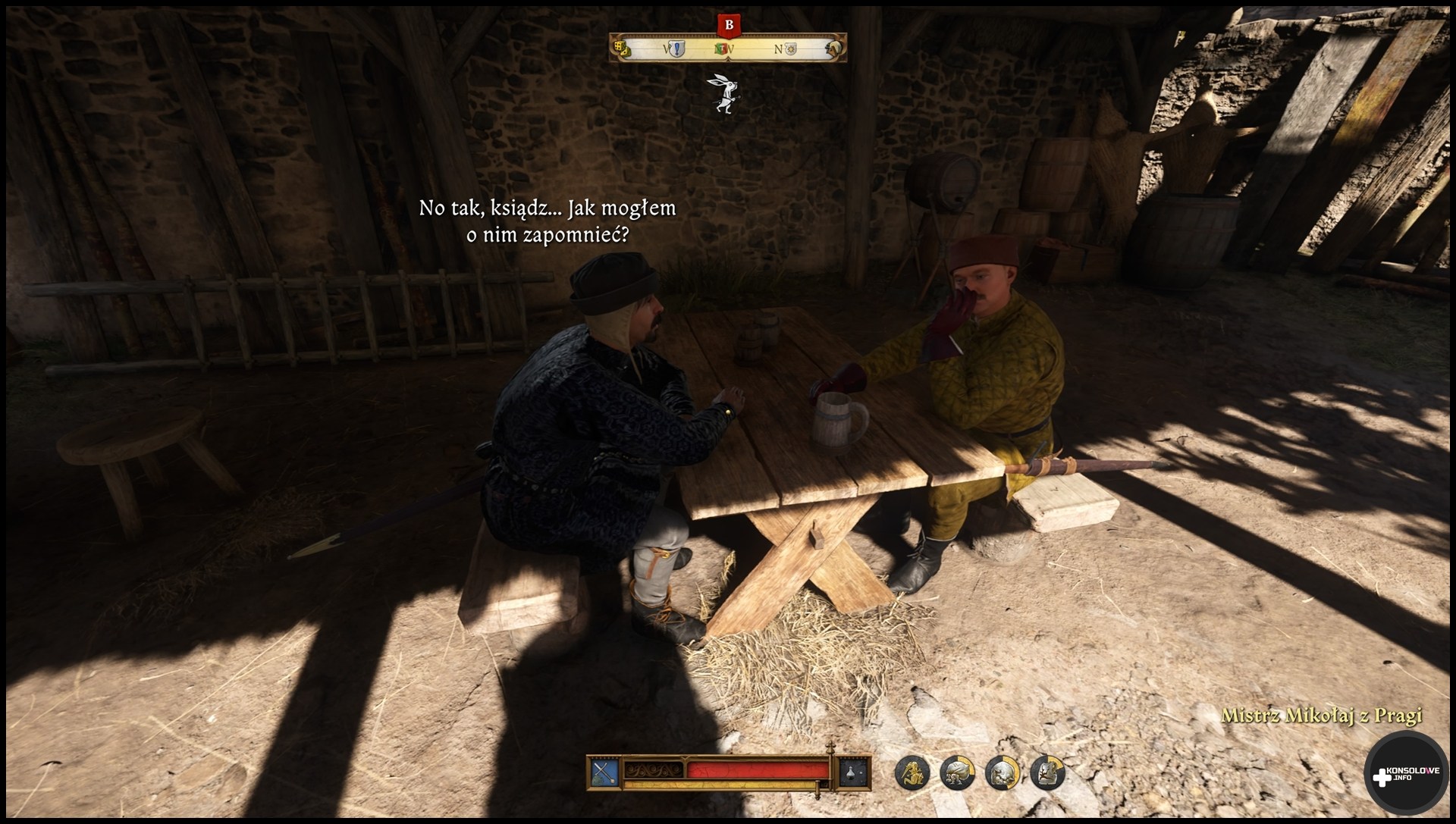1456x824 pixels.
Task: Select the crossed weapons slot by health bar
Action: tap(605, 772)
